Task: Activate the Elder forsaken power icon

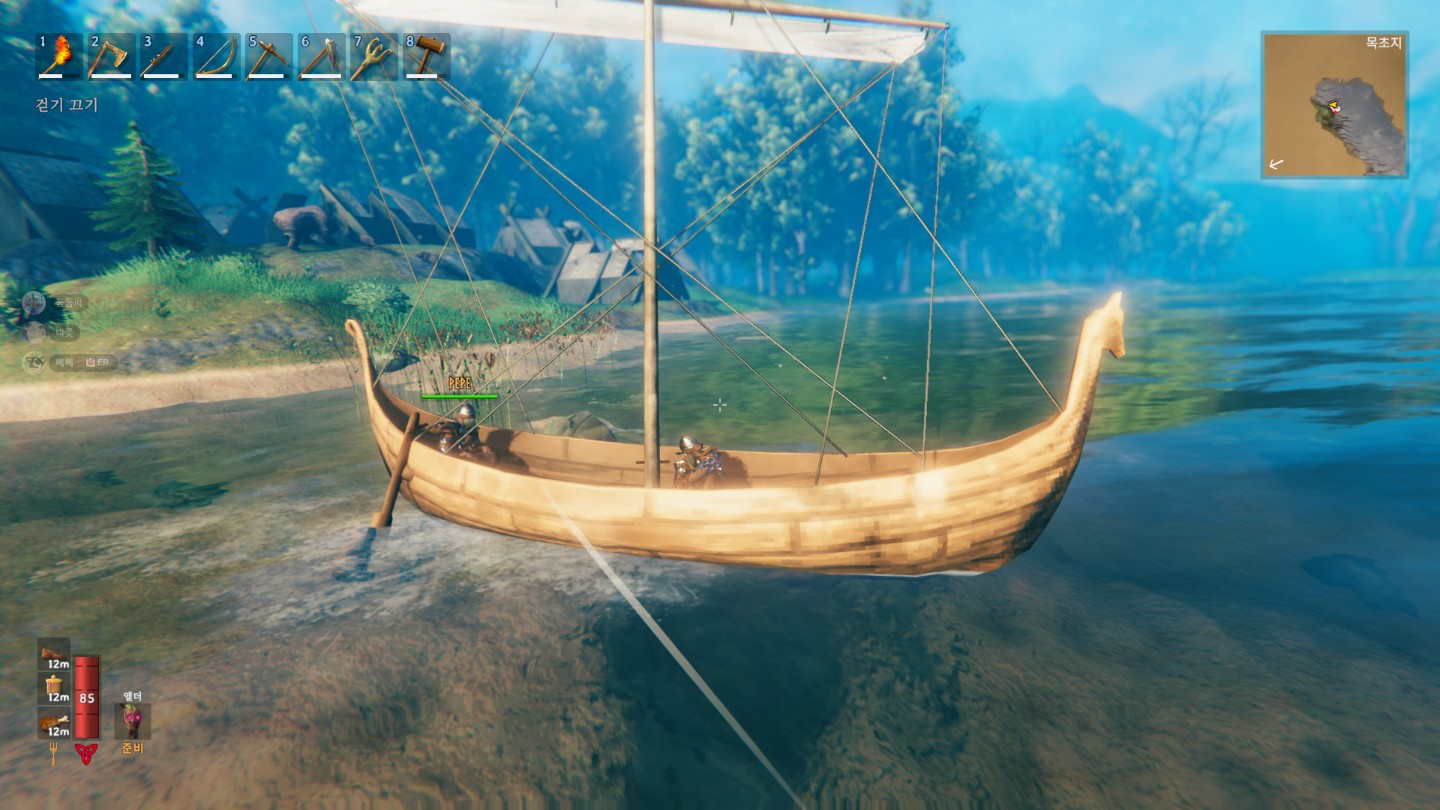Action: click(x=132, y=721)
